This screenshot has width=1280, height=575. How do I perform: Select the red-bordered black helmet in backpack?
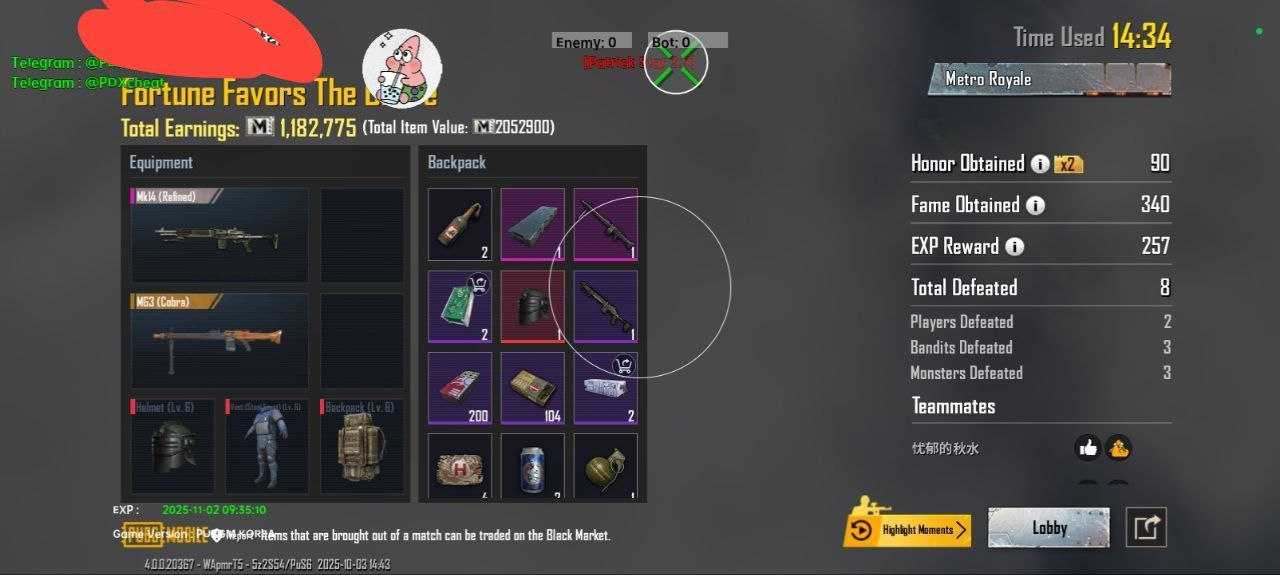[x=532, y=306]
